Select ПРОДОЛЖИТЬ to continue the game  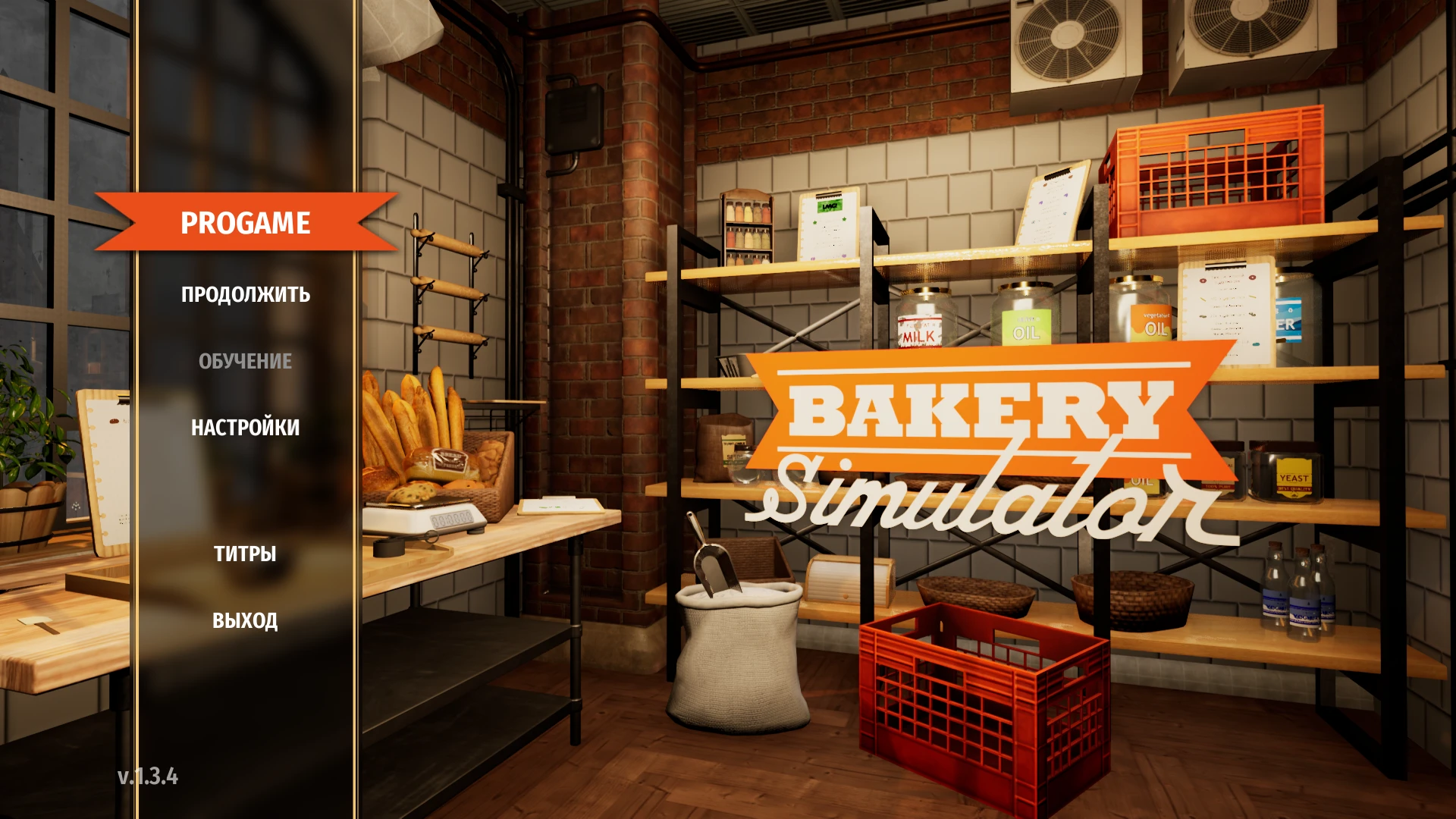click(x=244, y=295)
